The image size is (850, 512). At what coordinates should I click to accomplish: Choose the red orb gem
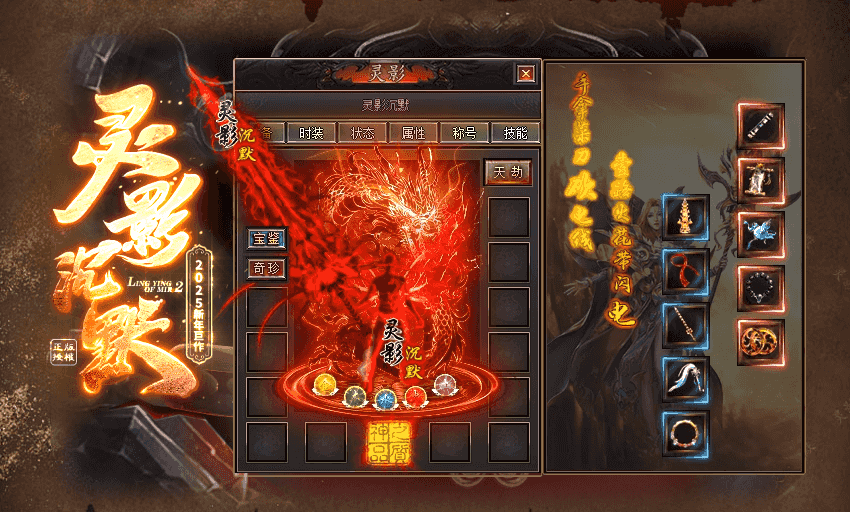[414, 397]
